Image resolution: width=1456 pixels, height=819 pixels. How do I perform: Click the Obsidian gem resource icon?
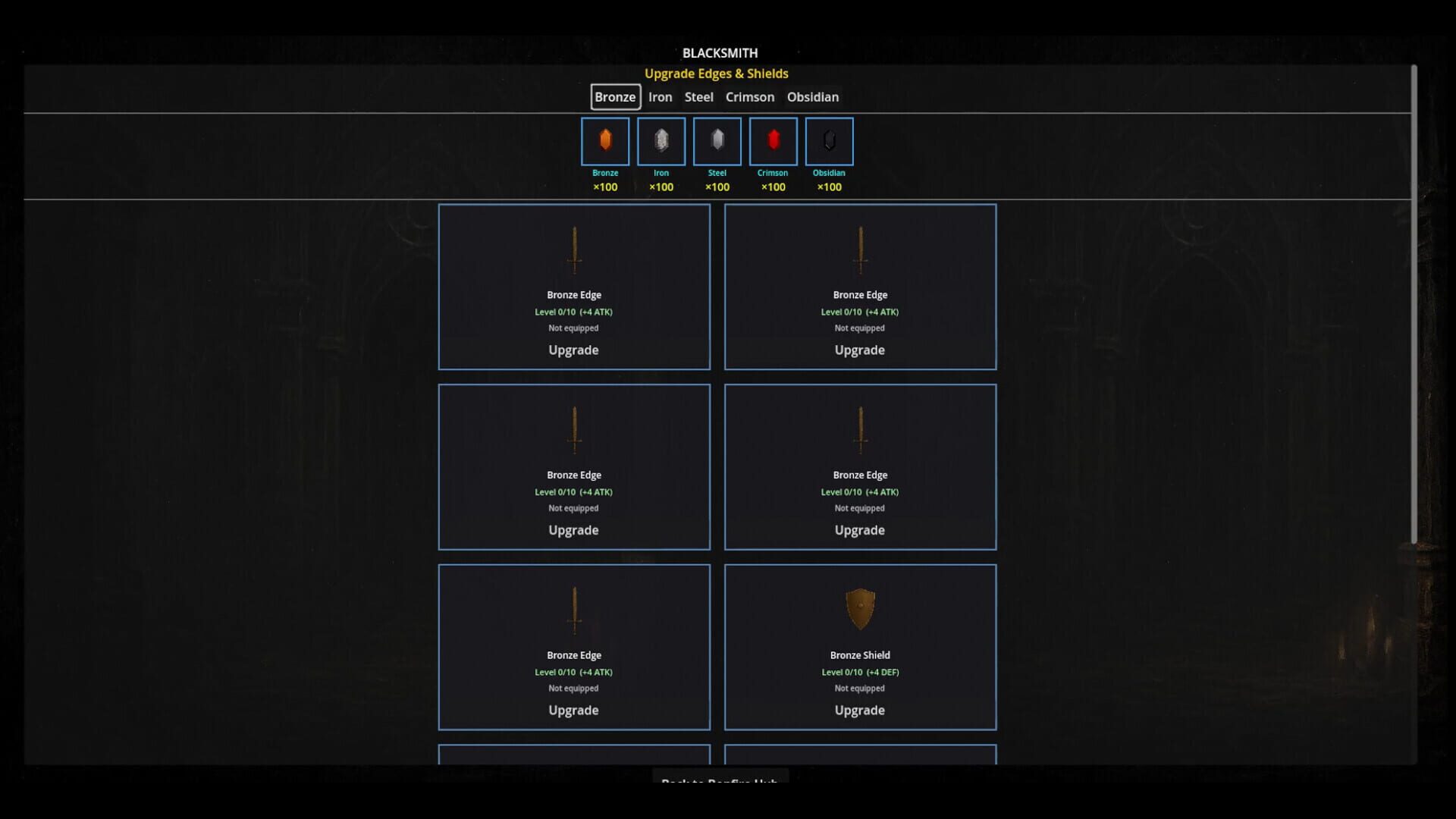829,141
